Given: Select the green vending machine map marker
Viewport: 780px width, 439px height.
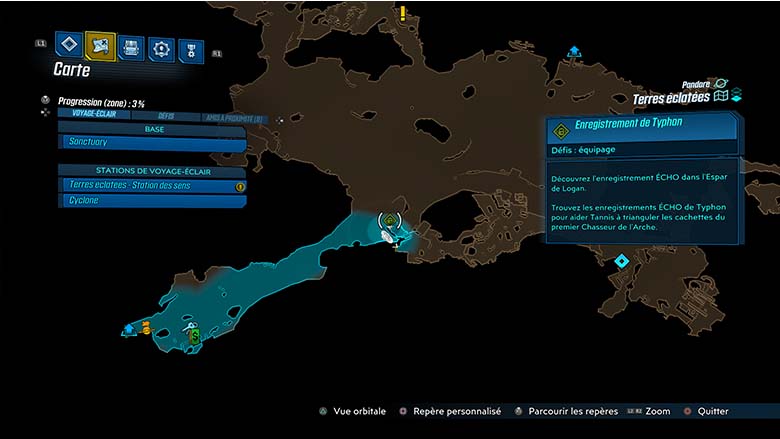Looking at the screenshot, I should [x=193, y=334].
